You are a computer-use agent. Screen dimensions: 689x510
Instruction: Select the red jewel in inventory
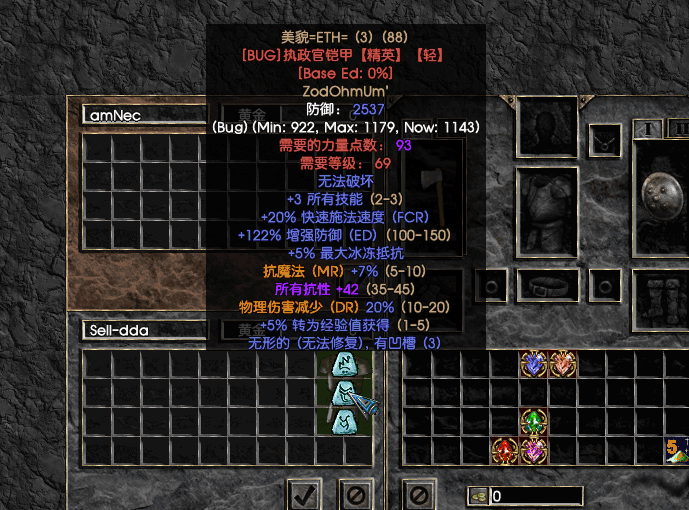[505, 450]
